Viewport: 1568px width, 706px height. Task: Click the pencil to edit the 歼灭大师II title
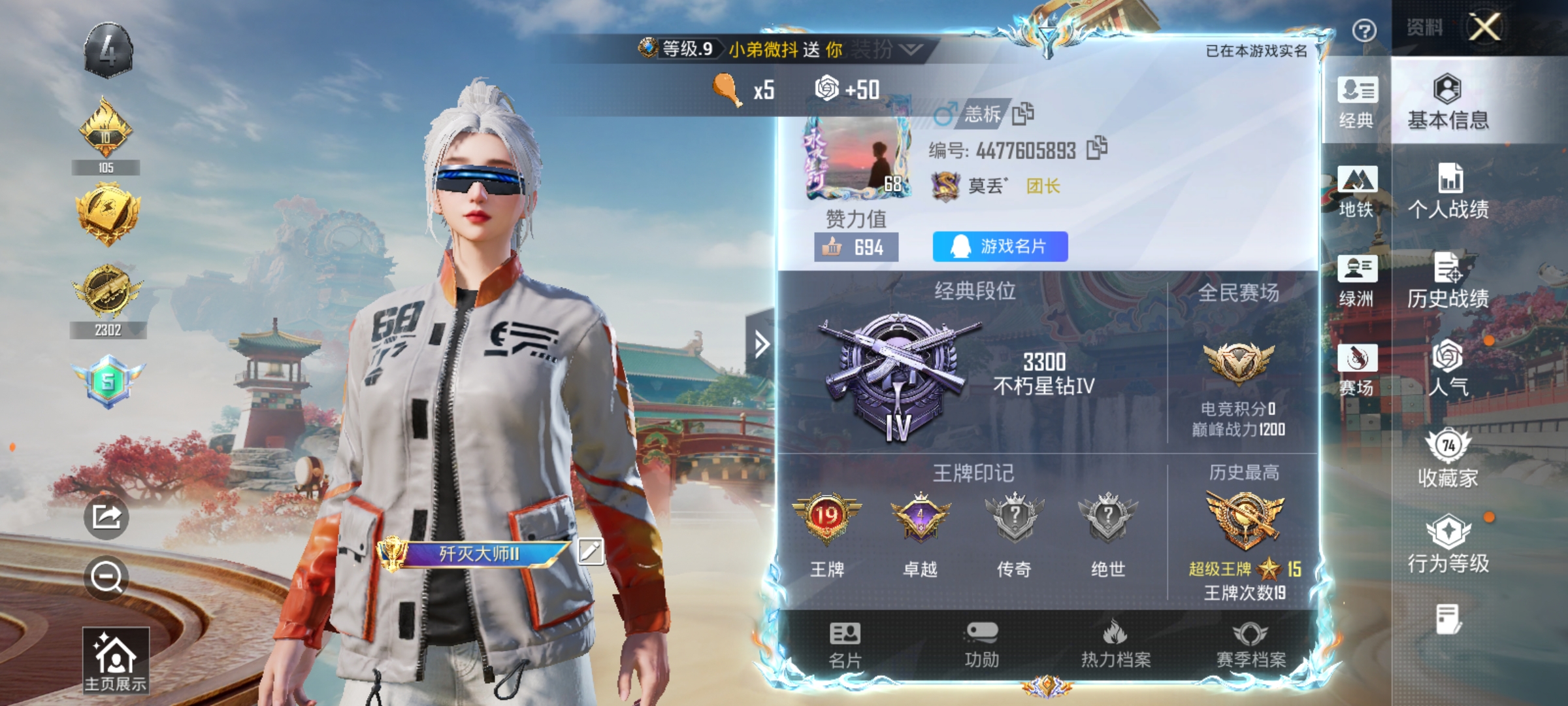pos(591,552)
